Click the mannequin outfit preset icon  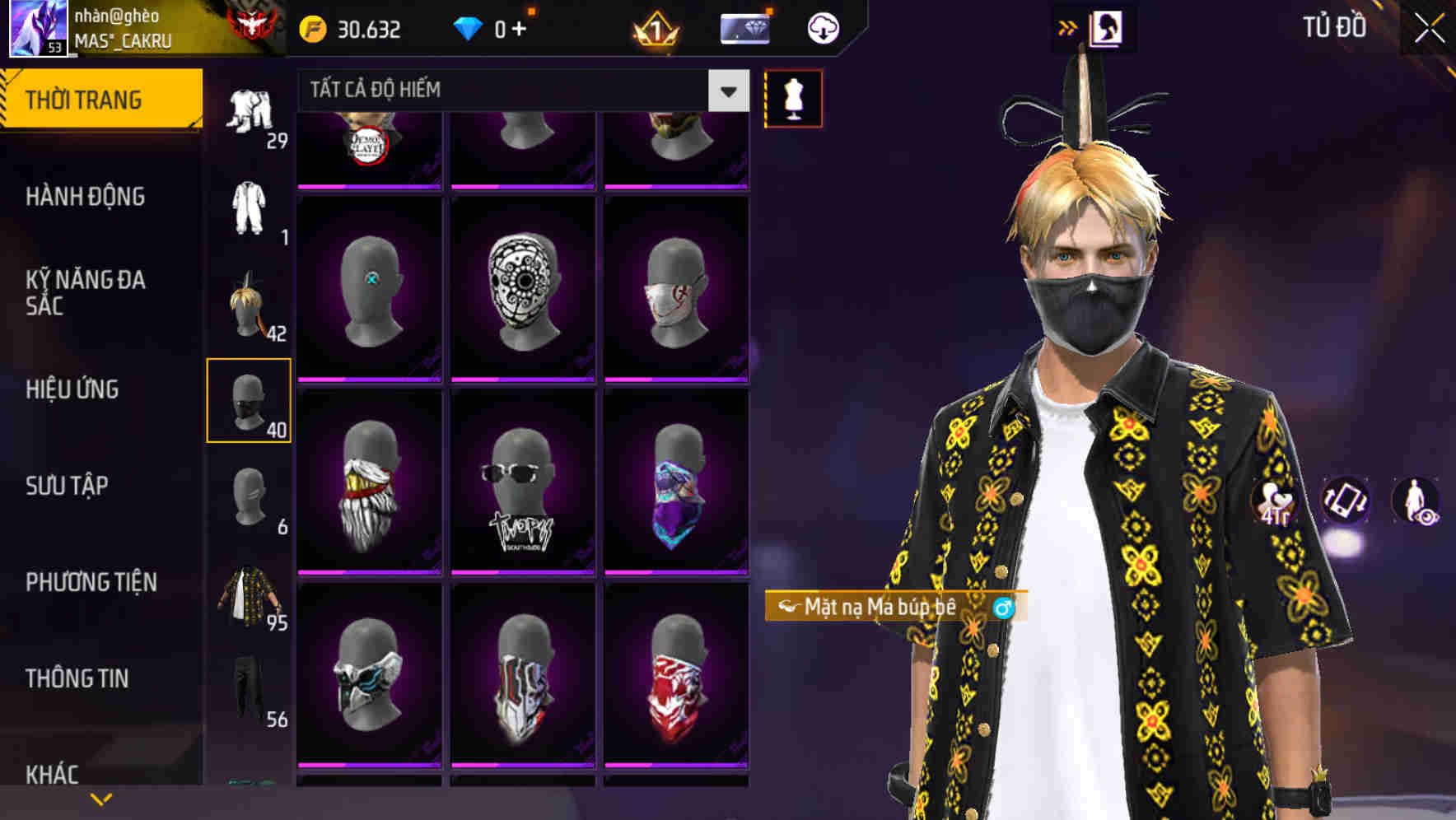point(793,98)
